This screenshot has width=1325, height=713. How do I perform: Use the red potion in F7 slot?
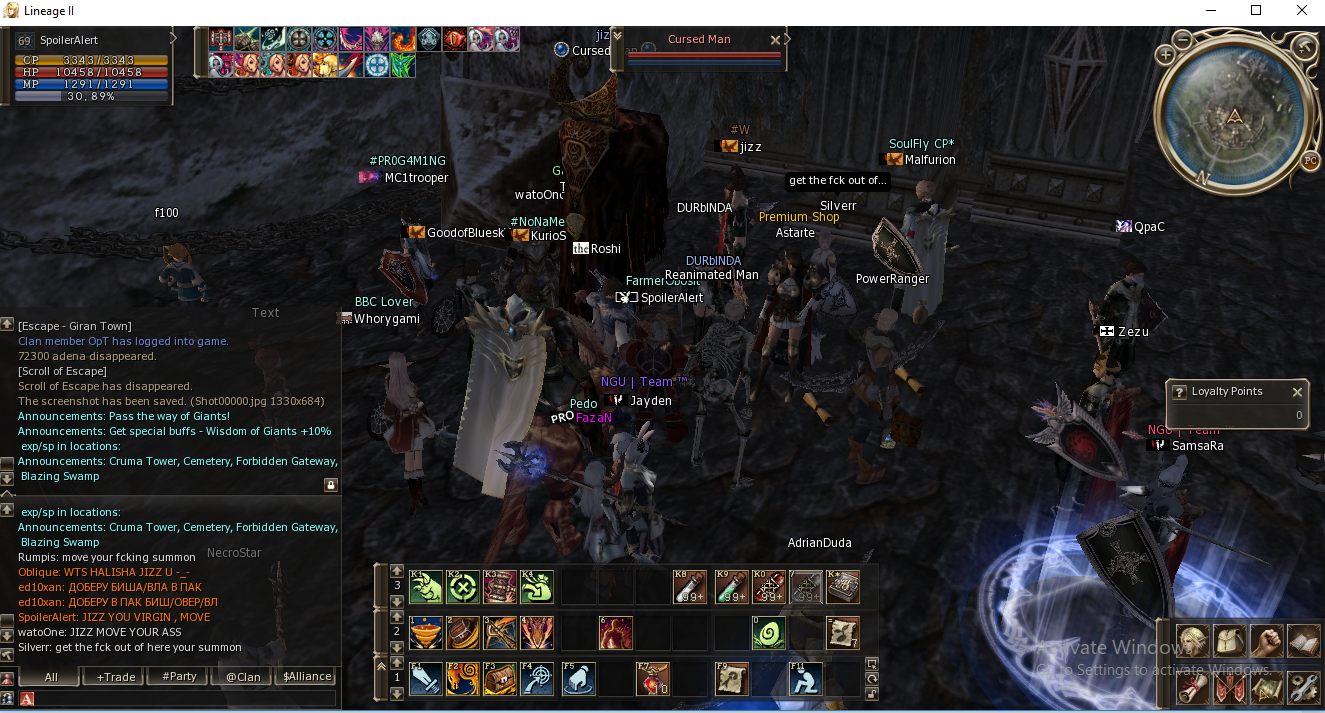653,679
